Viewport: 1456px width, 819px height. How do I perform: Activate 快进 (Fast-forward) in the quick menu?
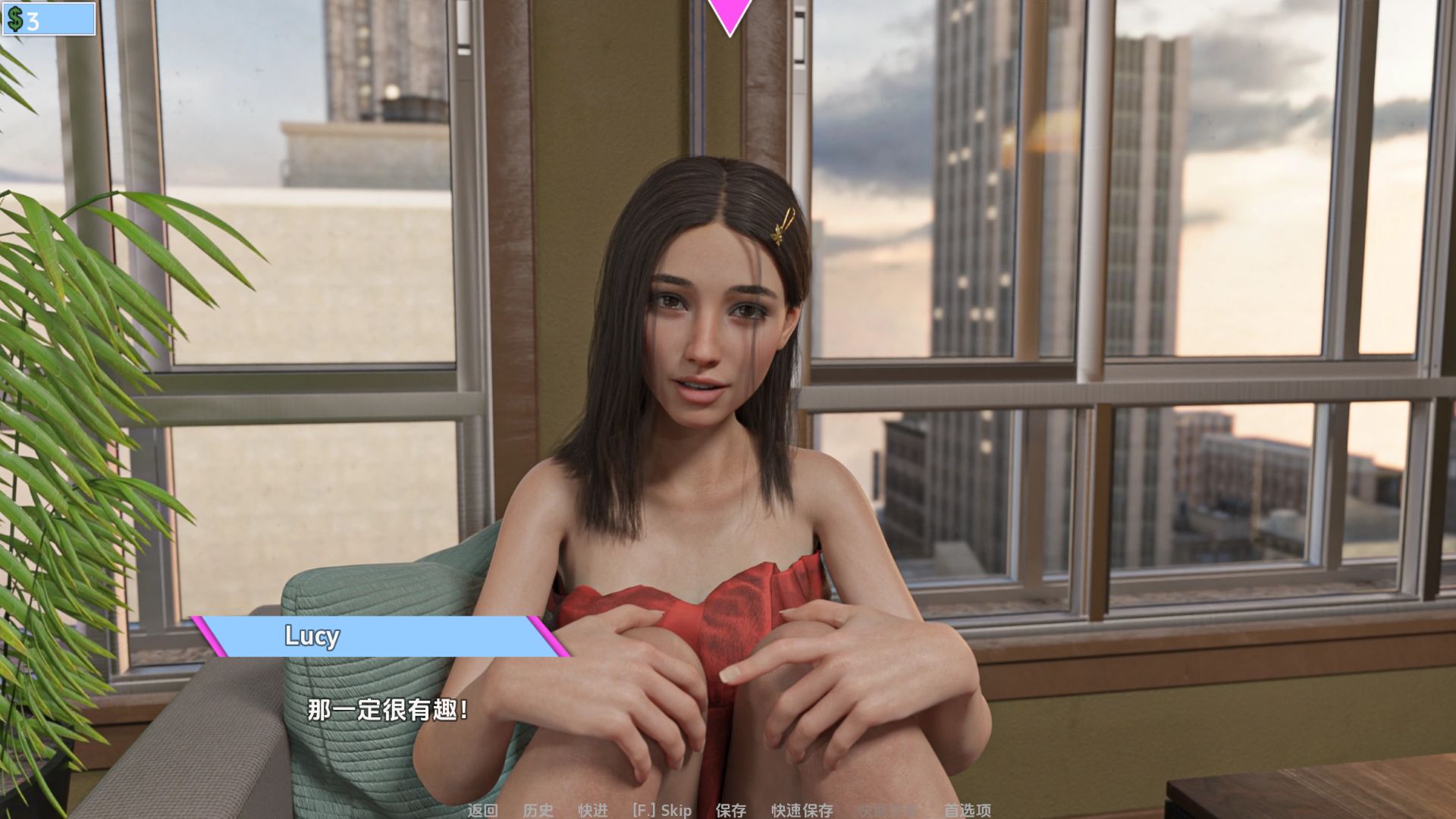(x=593, y=810)
